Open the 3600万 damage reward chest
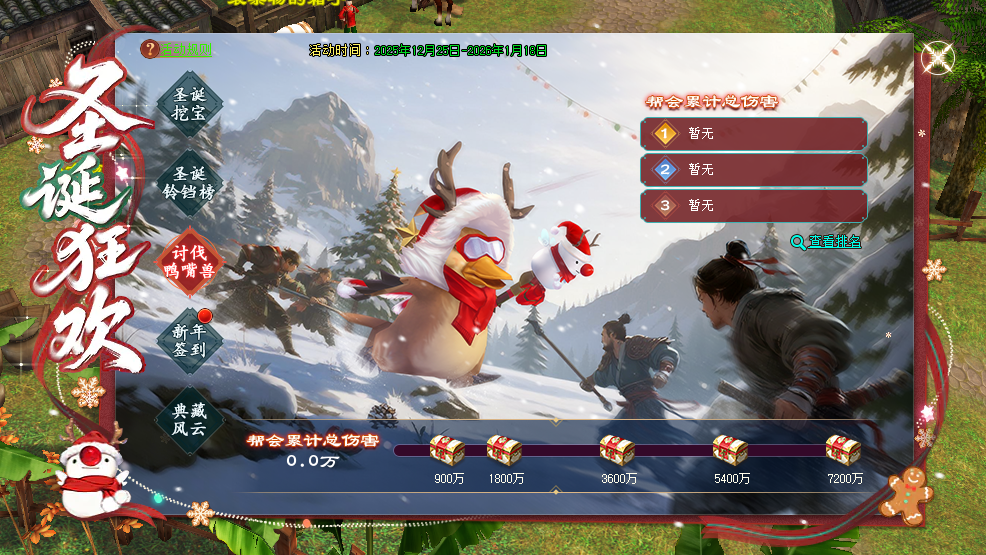This screenshot has height=555, width=986. 618,450
